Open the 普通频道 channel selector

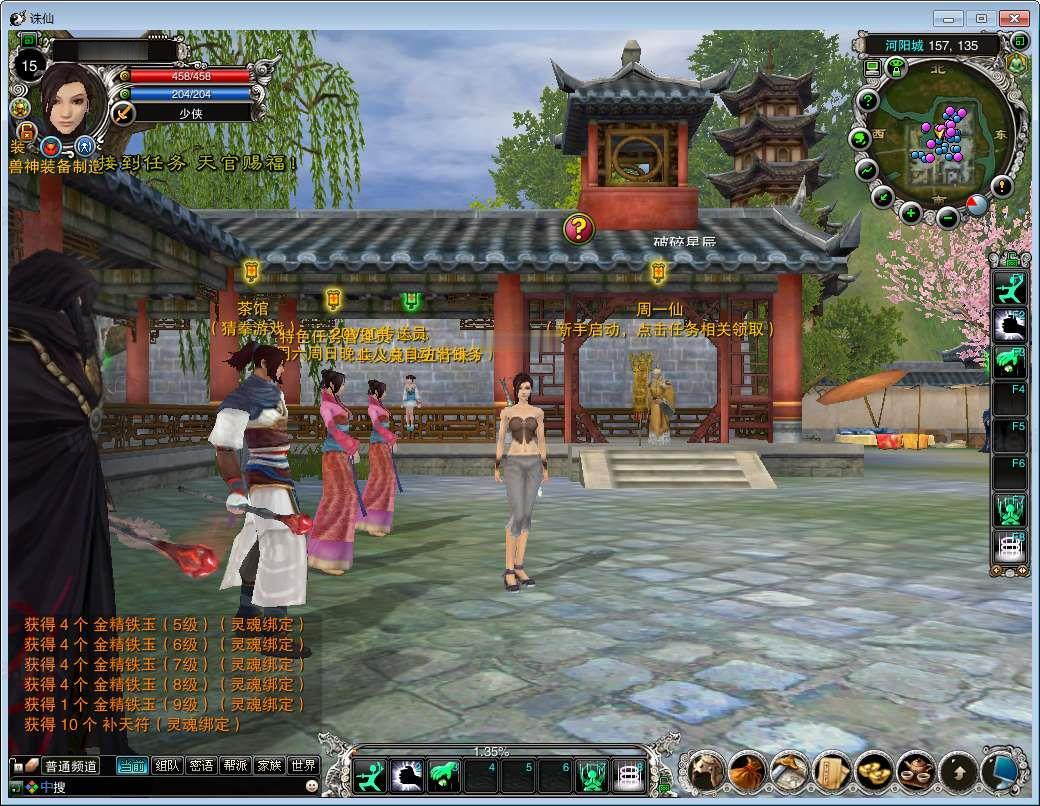[70, 766]
